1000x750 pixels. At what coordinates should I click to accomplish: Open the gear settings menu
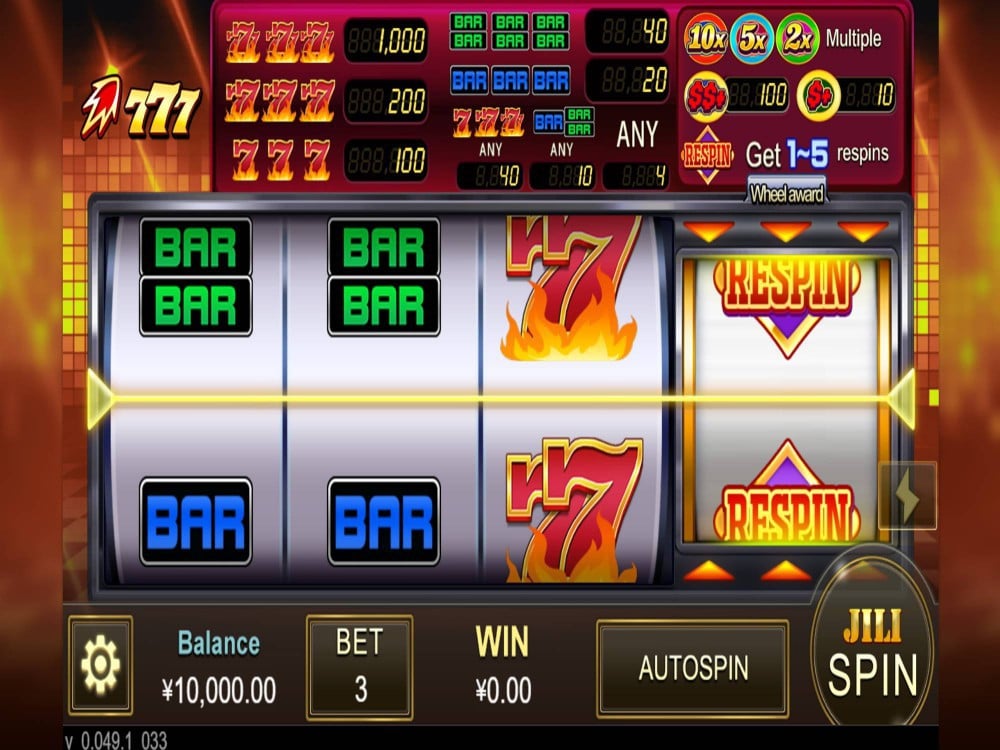pos(100,665)
